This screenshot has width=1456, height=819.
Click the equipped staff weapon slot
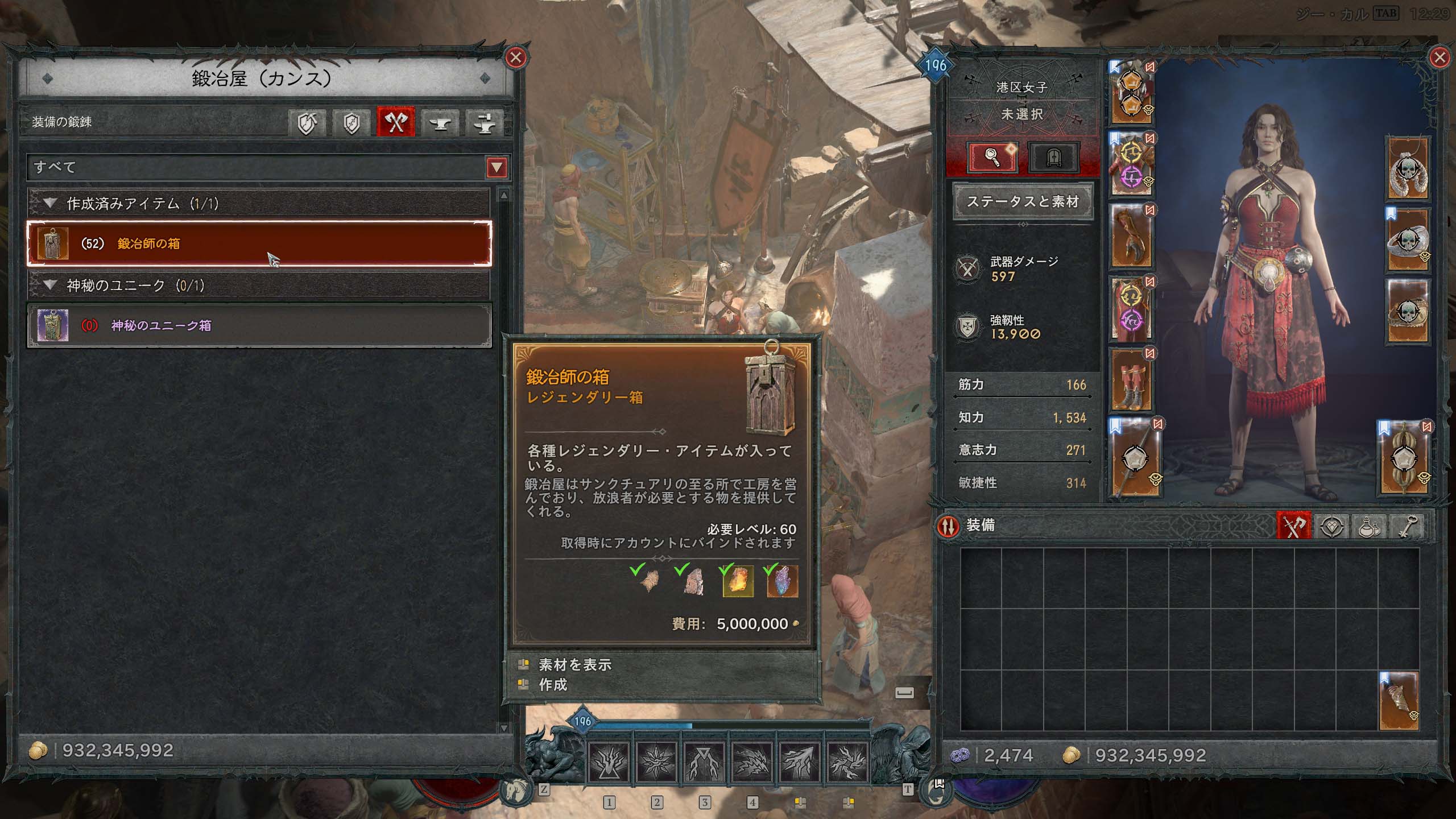pos(1132,458)
